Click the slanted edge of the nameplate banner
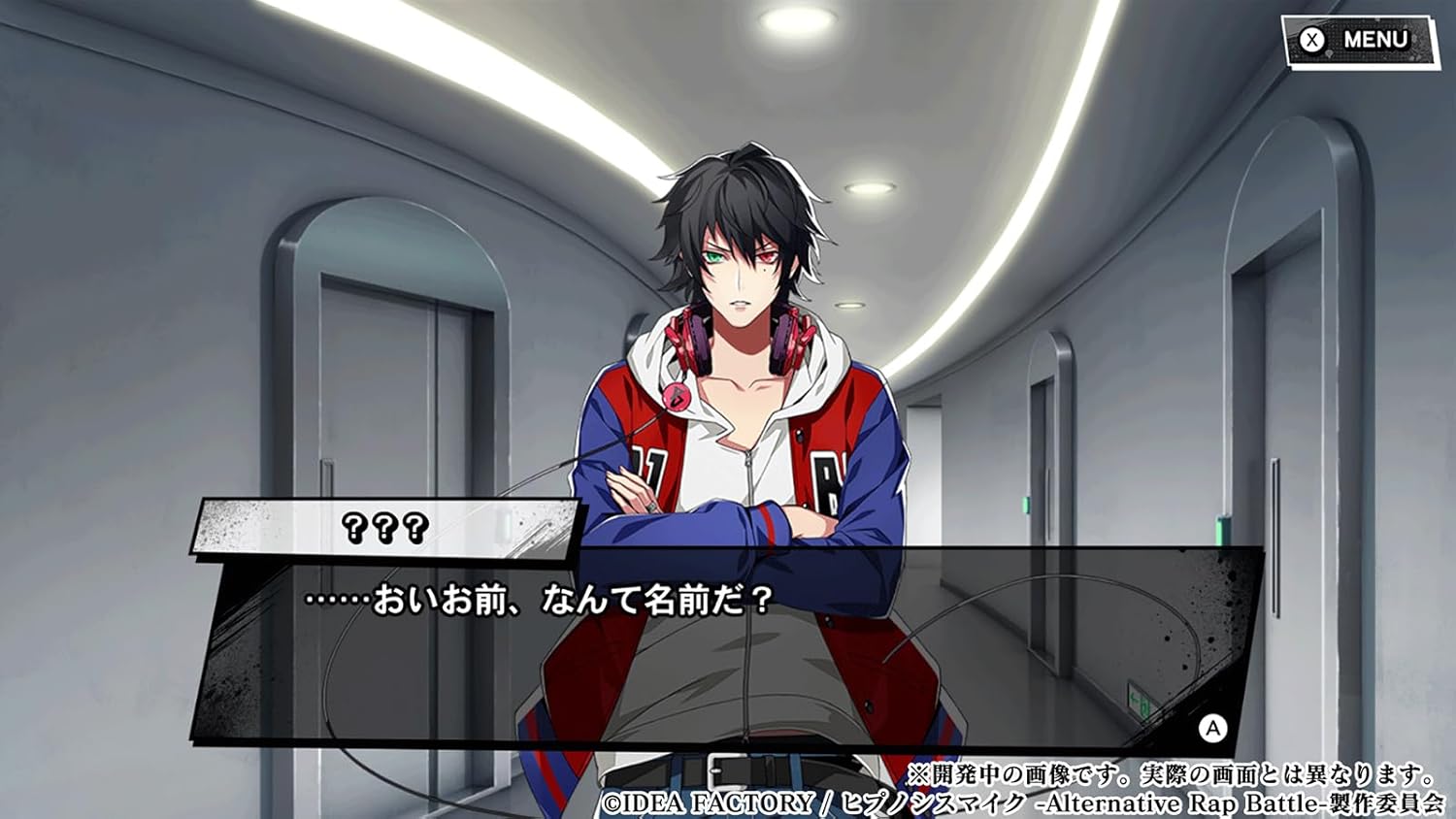Screen dimensions: 1456x819 coord(573,529)
